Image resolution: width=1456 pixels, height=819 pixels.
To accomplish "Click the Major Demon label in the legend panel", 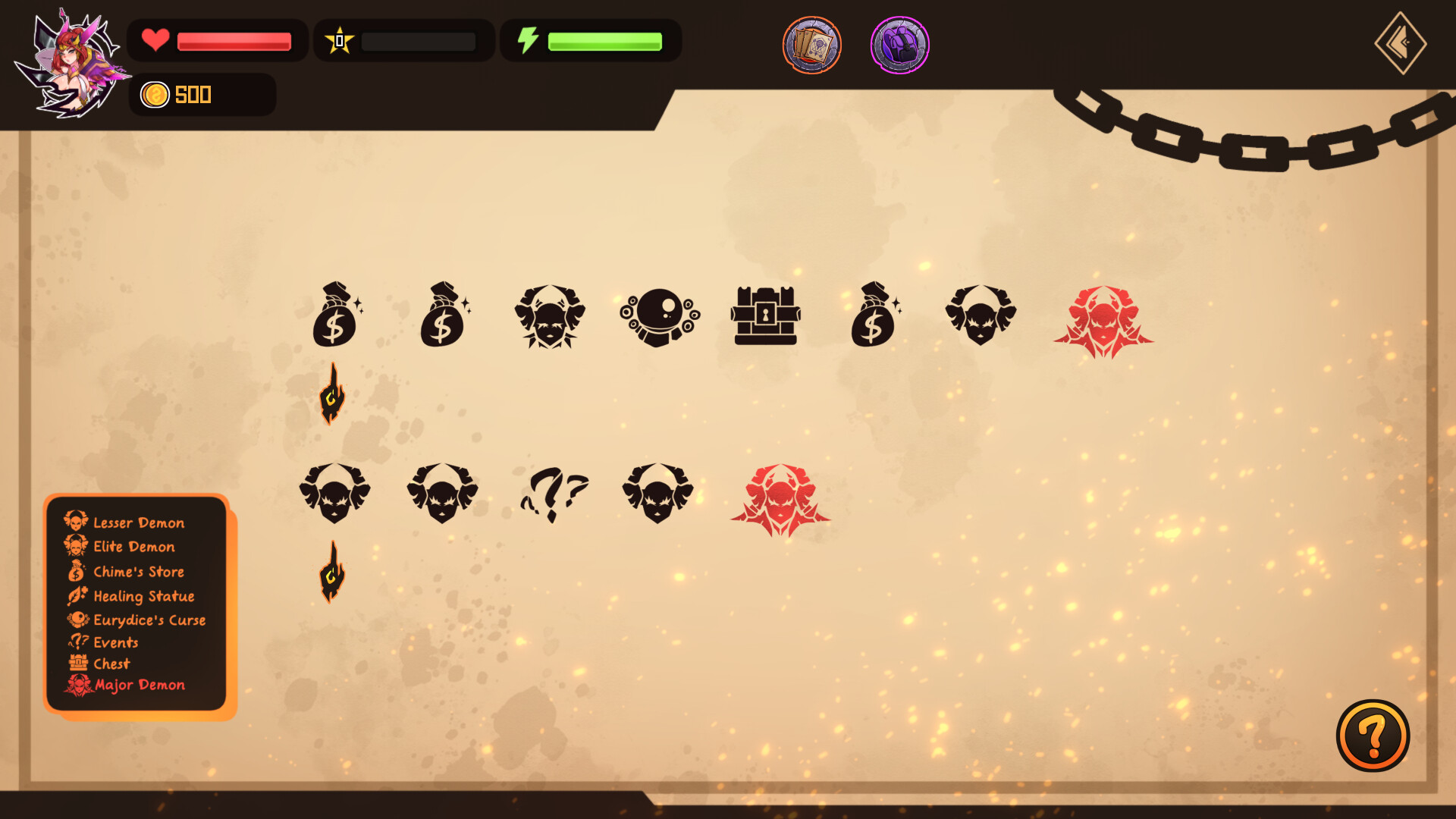I will point(140,685).
